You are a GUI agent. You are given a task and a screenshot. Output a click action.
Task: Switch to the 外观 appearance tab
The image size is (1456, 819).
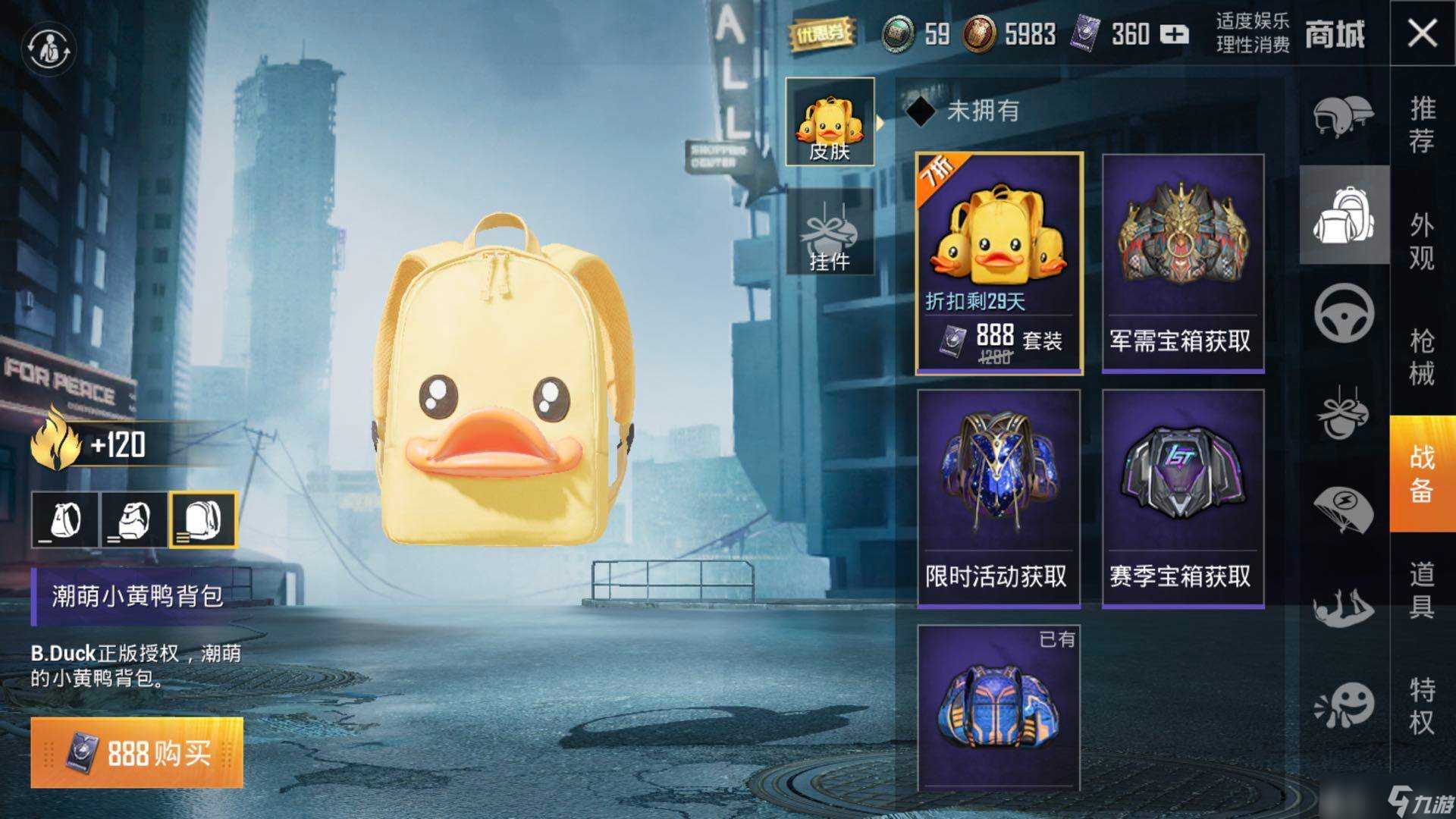pyautogui.click(x=1422, y=241)
